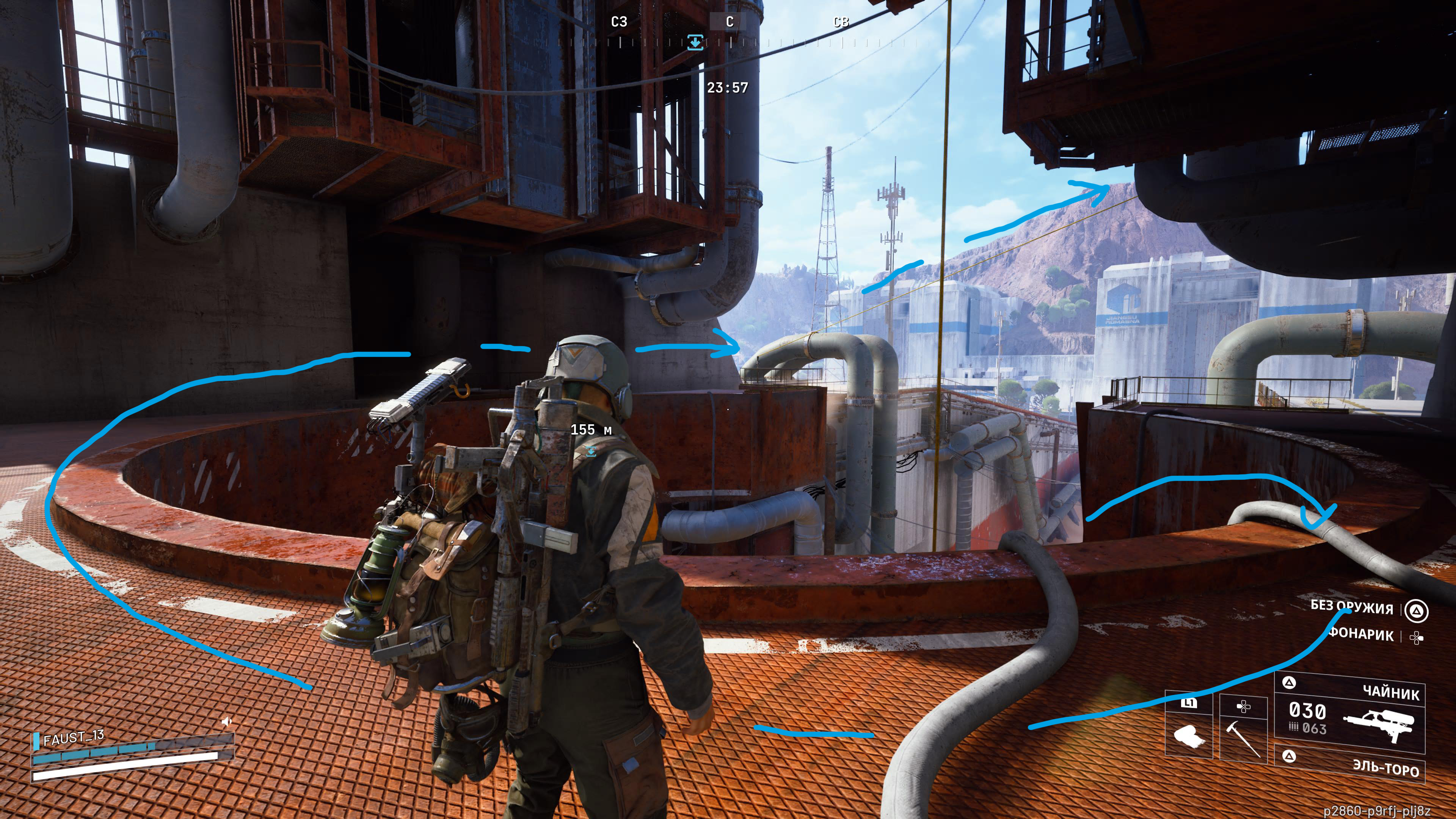Screen dimensions: 1456x819
Task: Click the 155 м objective waypoint marker
Action: click(x=591, y=450)
